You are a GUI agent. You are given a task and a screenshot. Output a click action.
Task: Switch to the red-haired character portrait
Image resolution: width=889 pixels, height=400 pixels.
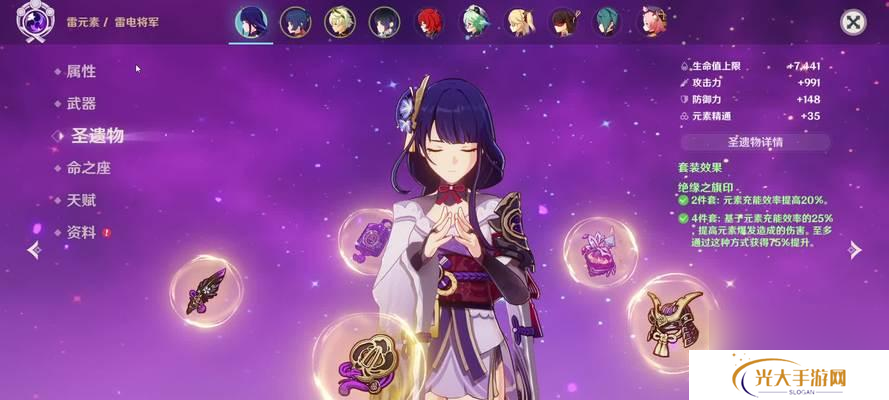(428, 21)
